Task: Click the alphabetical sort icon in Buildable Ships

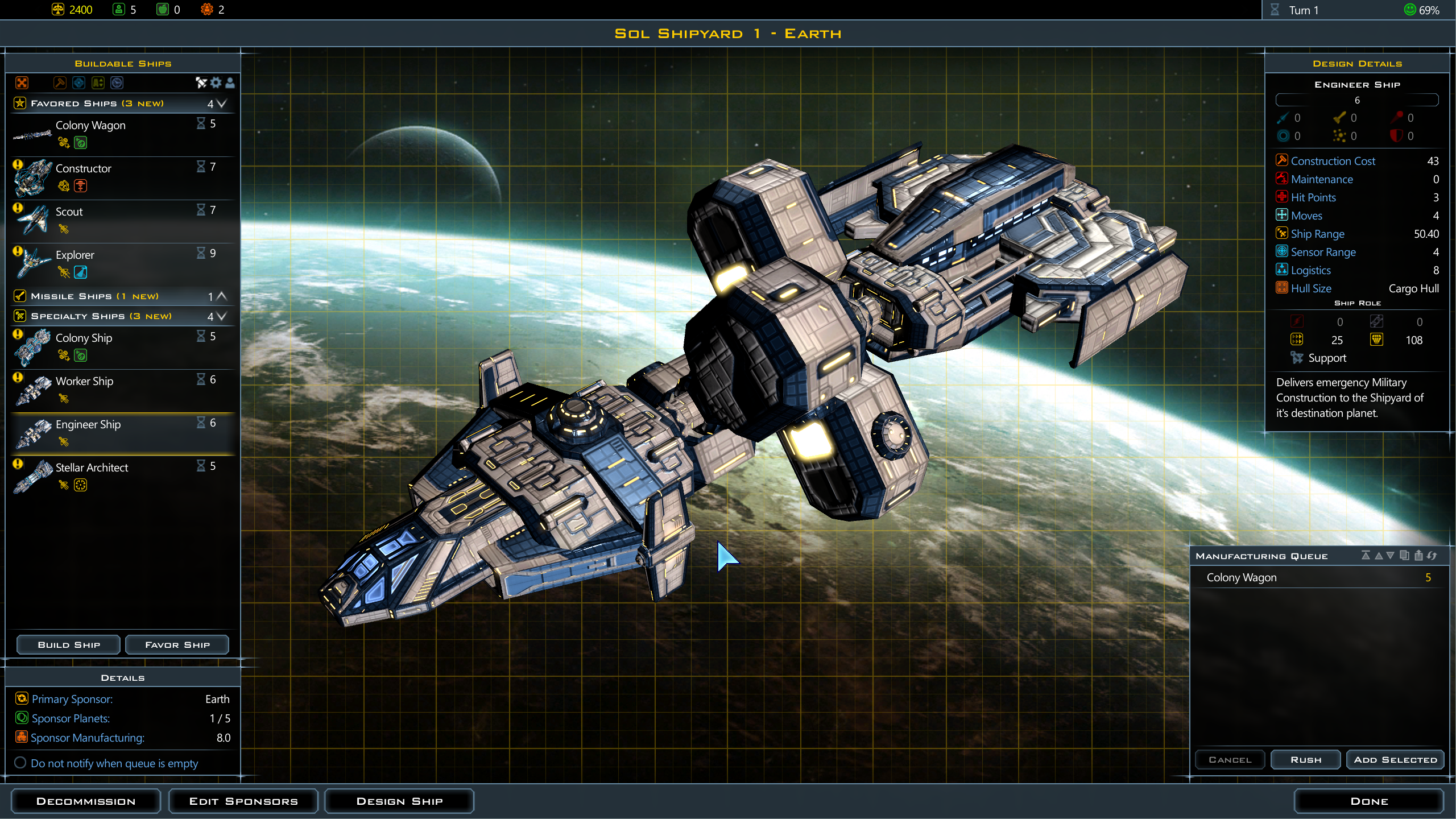Action: click(97, 83)
